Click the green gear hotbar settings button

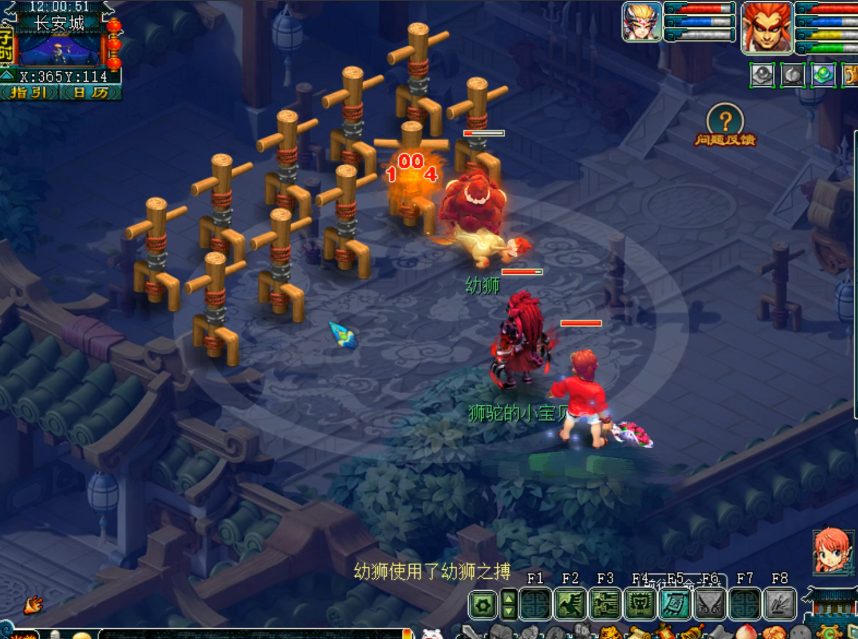(x=483, y=604)
